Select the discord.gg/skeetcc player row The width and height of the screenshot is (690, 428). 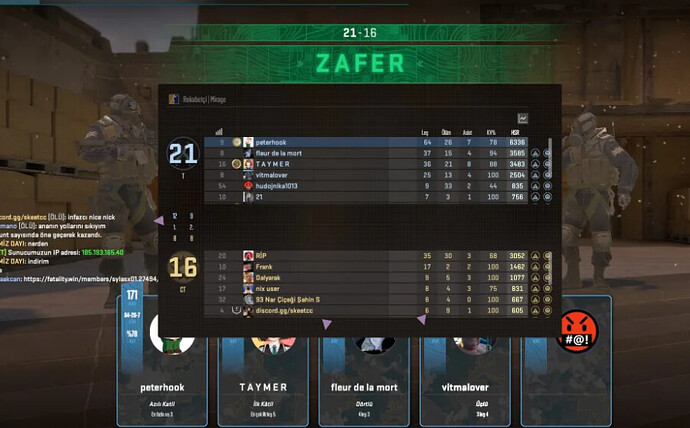point(380,310)
